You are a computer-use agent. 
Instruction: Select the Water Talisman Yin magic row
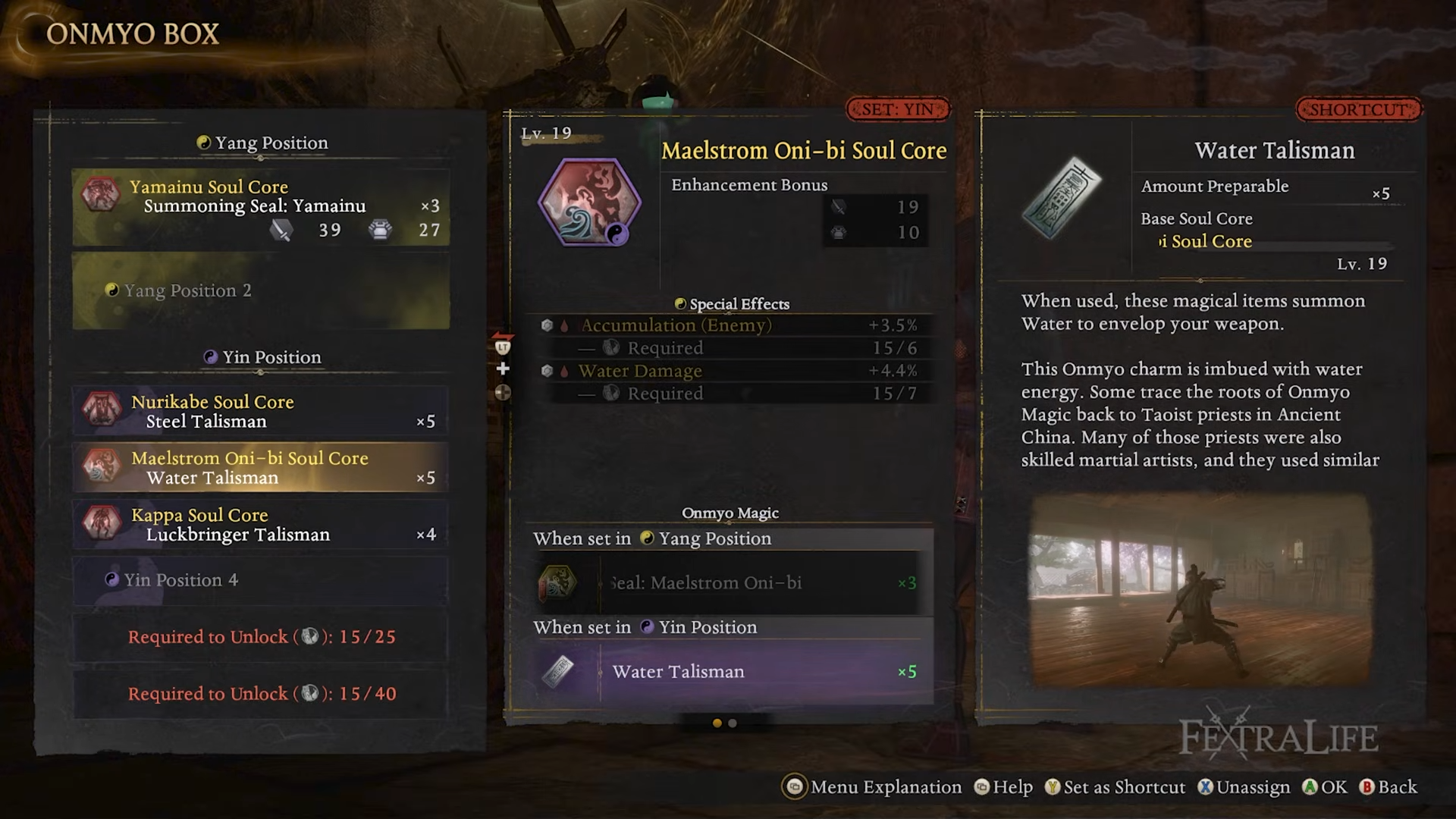730,672
